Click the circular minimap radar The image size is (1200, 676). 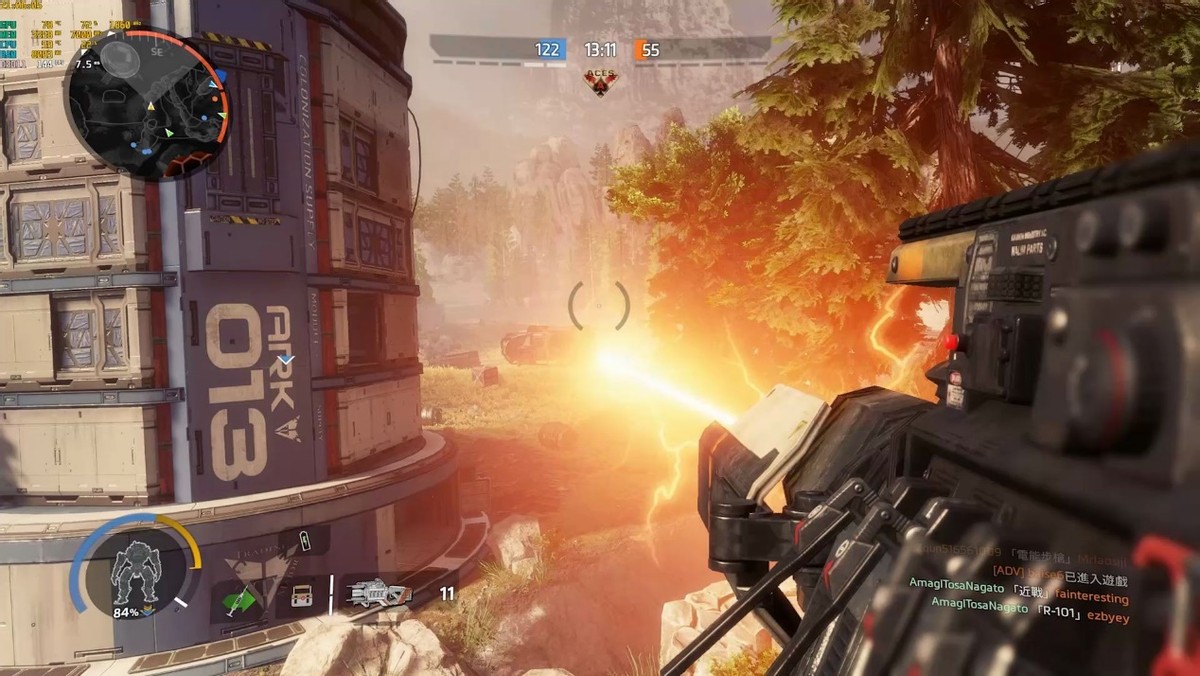(x=148, y=103)
